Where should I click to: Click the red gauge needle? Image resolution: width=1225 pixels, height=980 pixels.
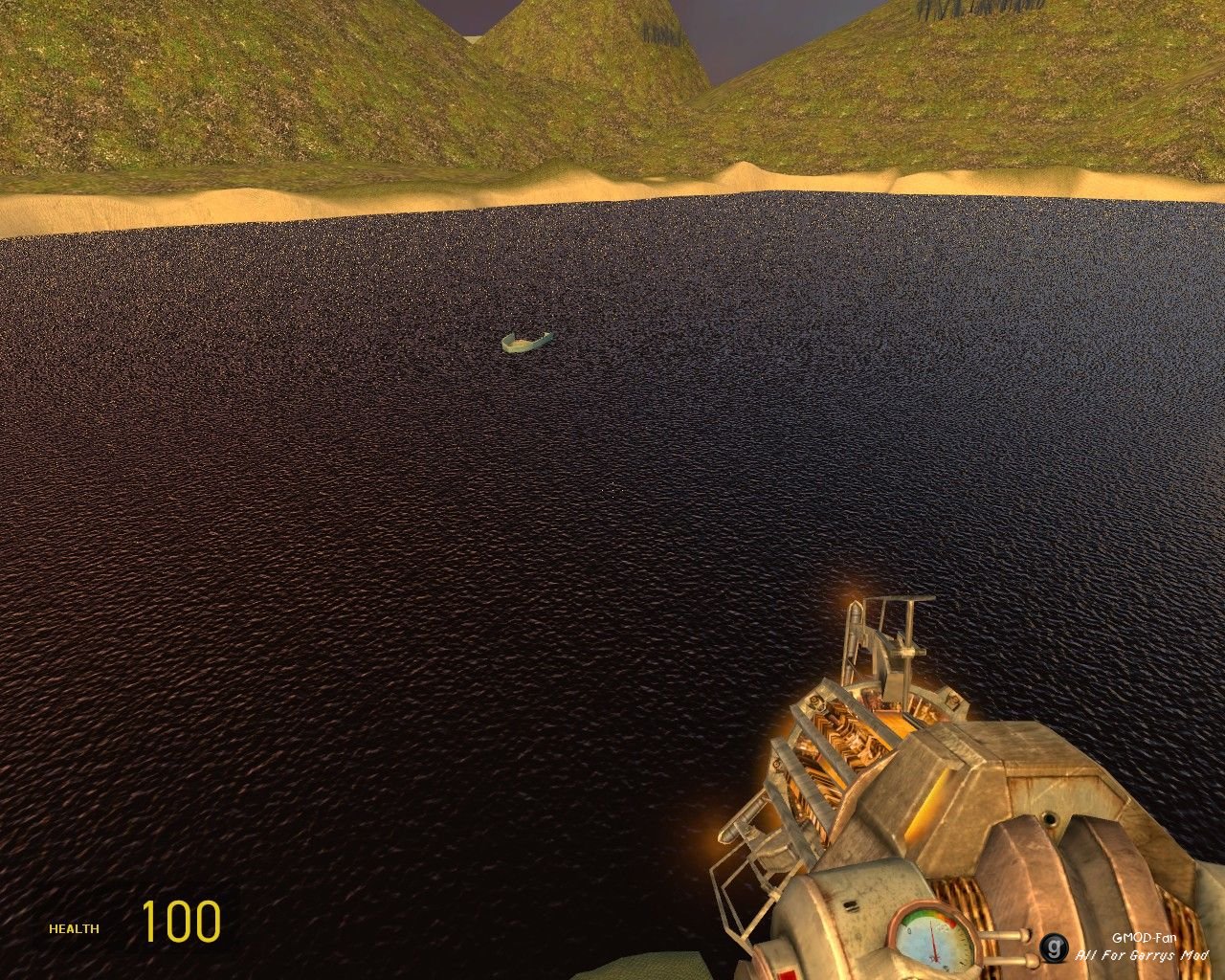(x=932, y=943)
